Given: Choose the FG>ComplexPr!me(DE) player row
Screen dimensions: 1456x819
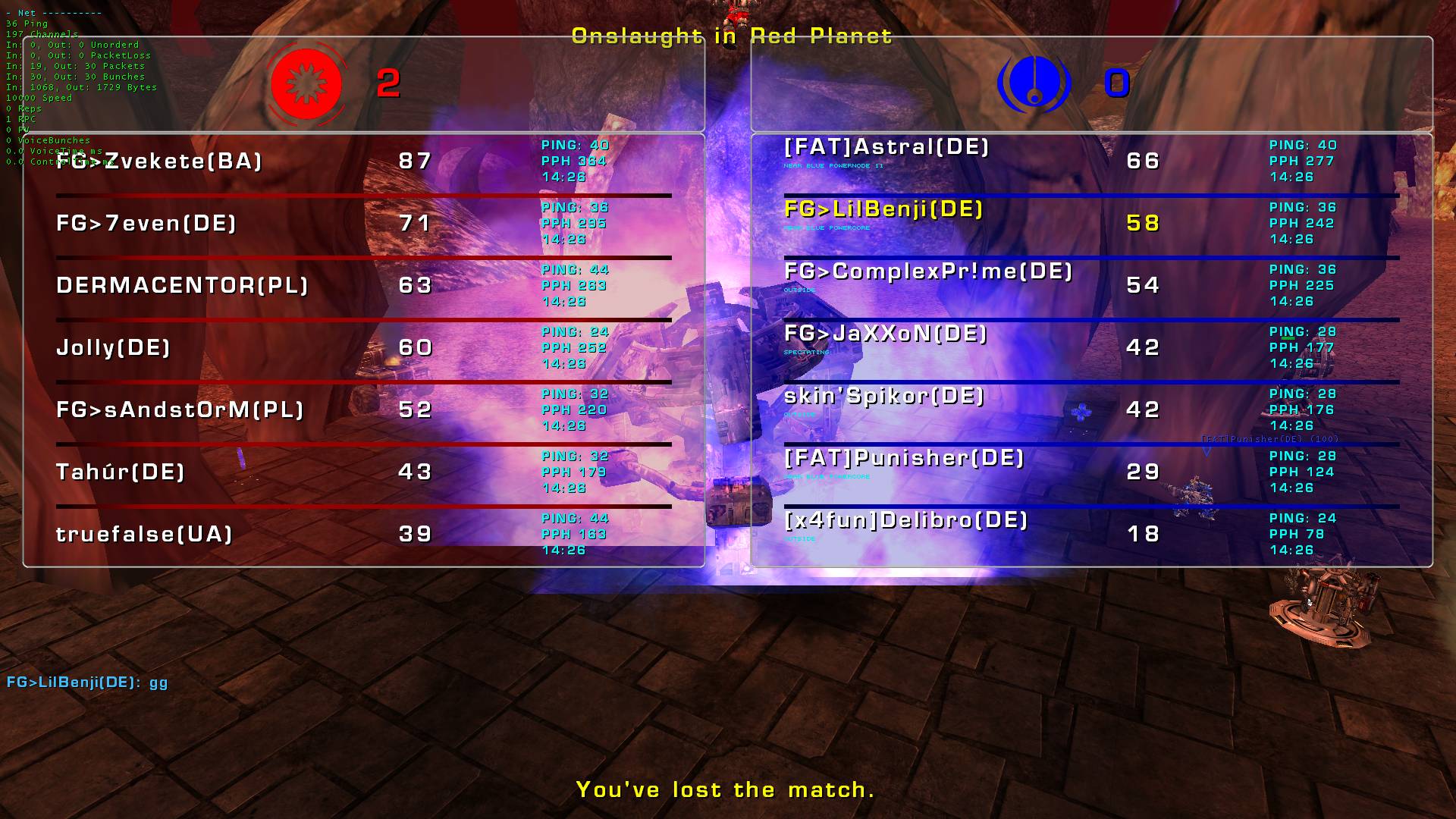Looking at the screenshot, I should 928,271.
